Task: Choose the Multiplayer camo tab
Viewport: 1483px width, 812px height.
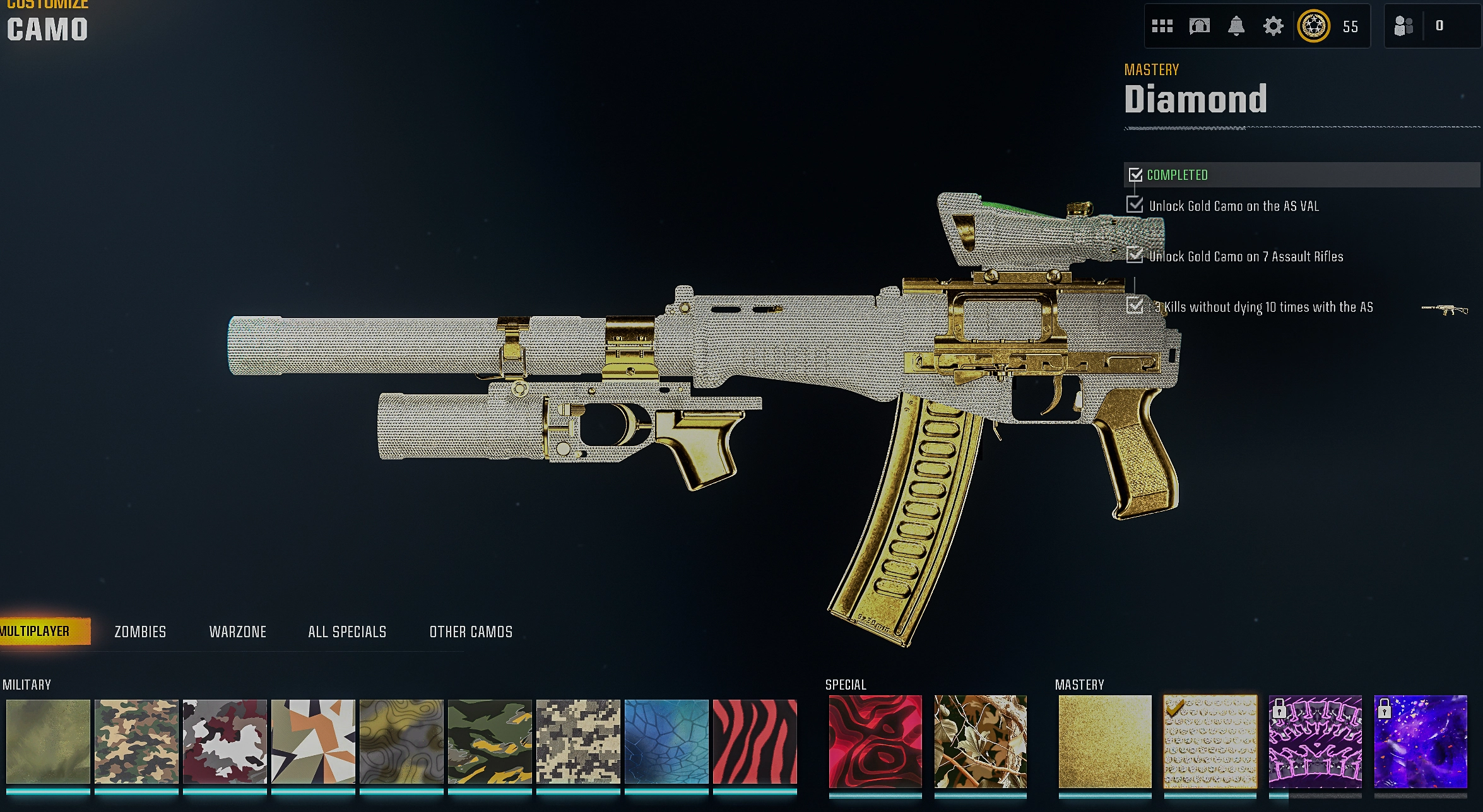Action: point(37,632)
